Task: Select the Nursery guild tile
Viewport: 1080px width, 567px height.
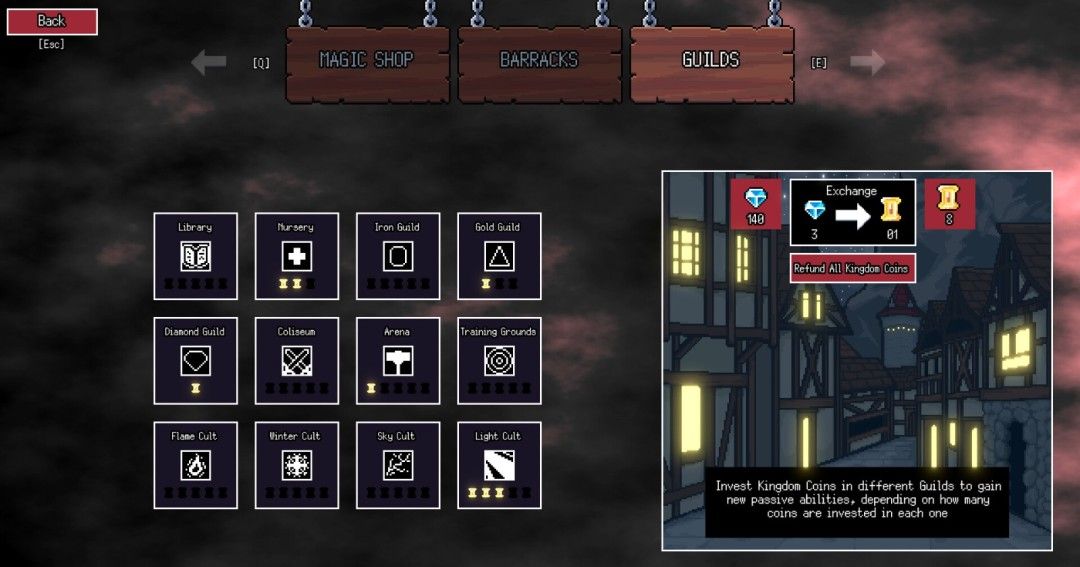Action: (x=297, y=256)
